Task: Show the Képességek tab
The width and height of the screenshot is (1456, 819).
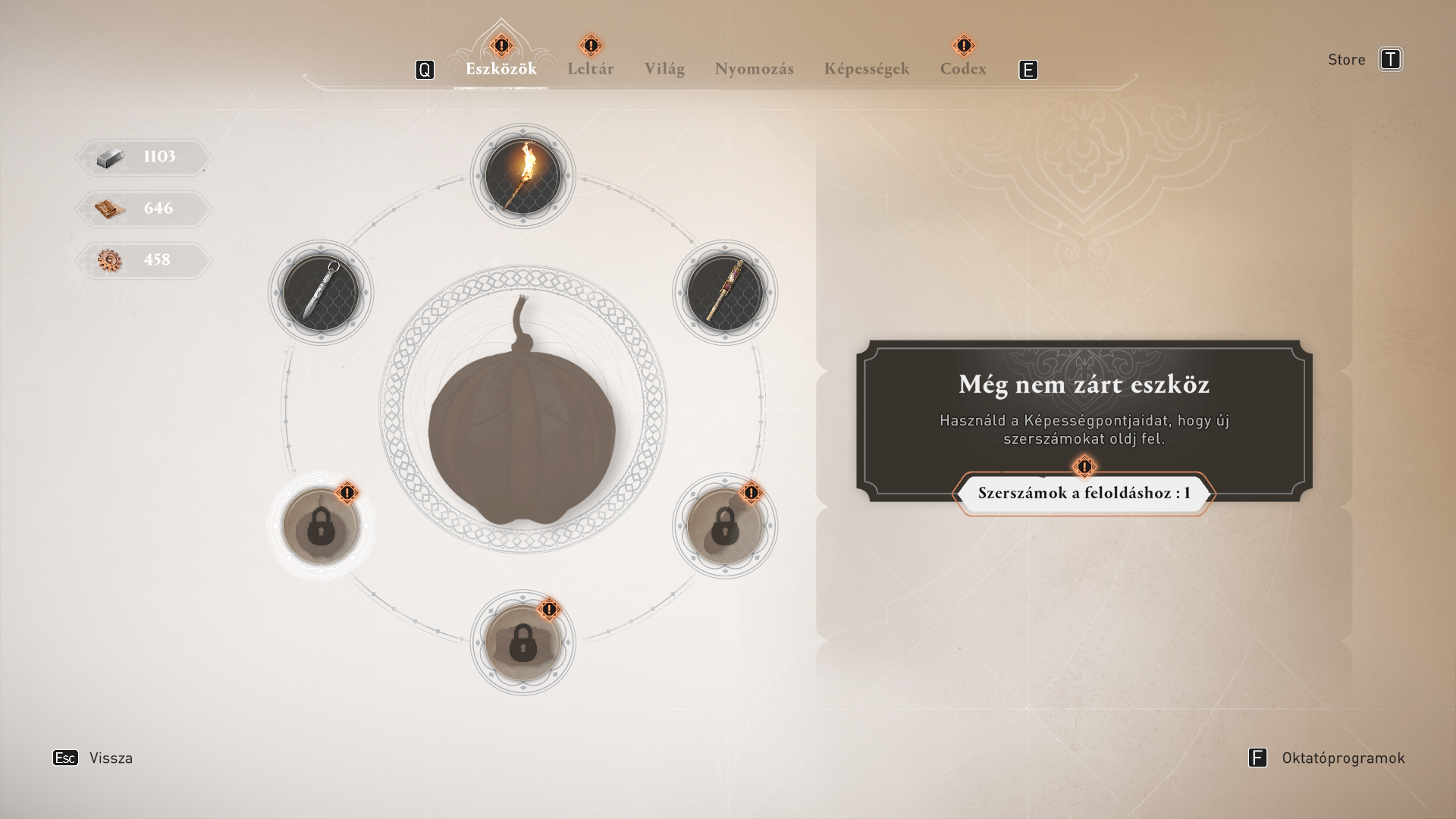Action: pyautogui.click(x=866, y=69)
